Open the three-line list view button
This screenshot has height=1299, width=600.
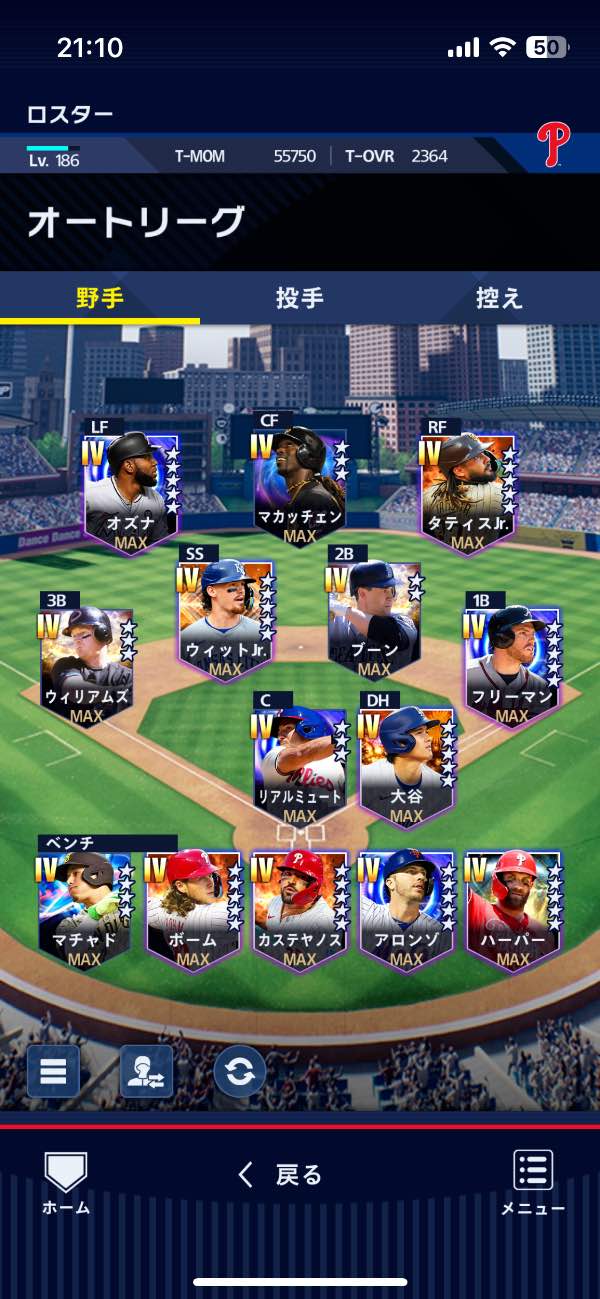[x=53, y=1071]
